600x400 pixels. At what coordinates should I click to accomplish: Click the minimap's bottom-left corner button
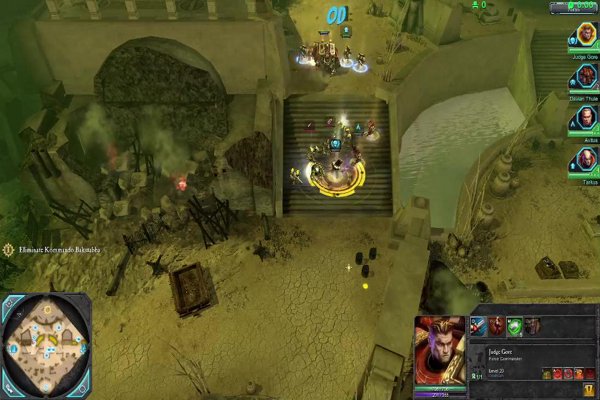tap(9, 388)
